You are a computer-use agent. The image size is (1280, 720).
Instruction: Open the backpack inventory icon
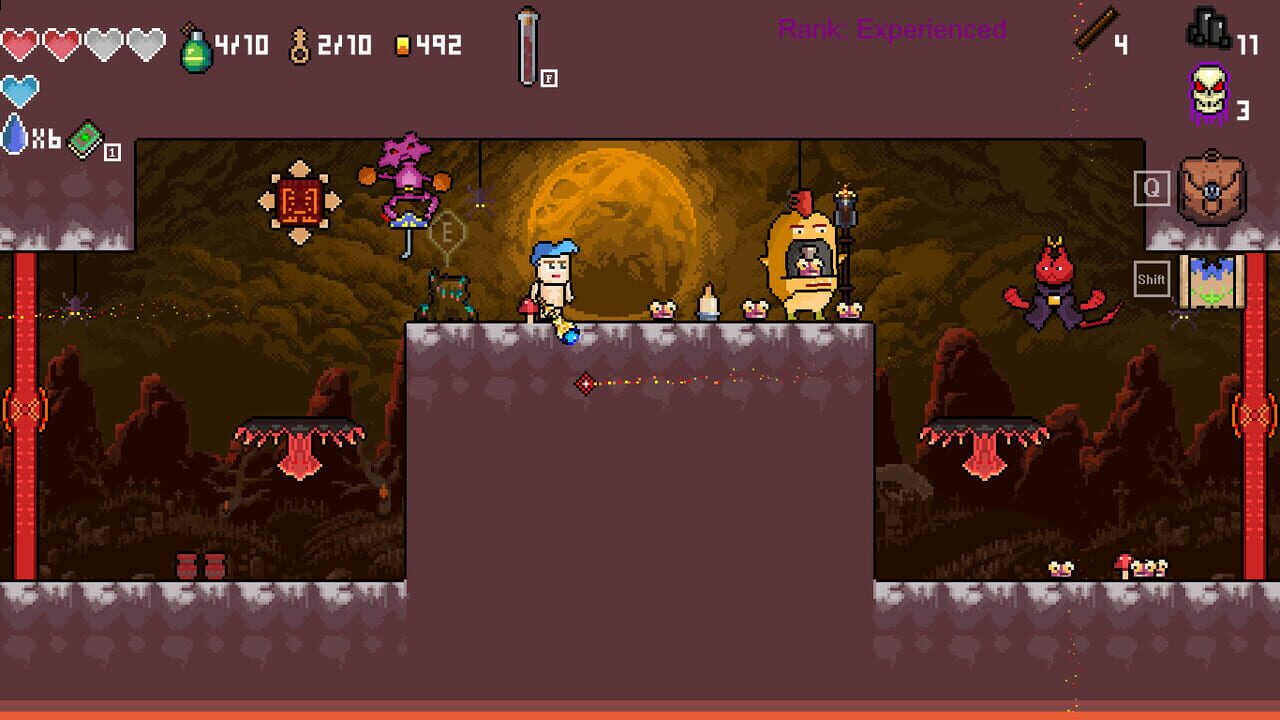[1213, 188]
